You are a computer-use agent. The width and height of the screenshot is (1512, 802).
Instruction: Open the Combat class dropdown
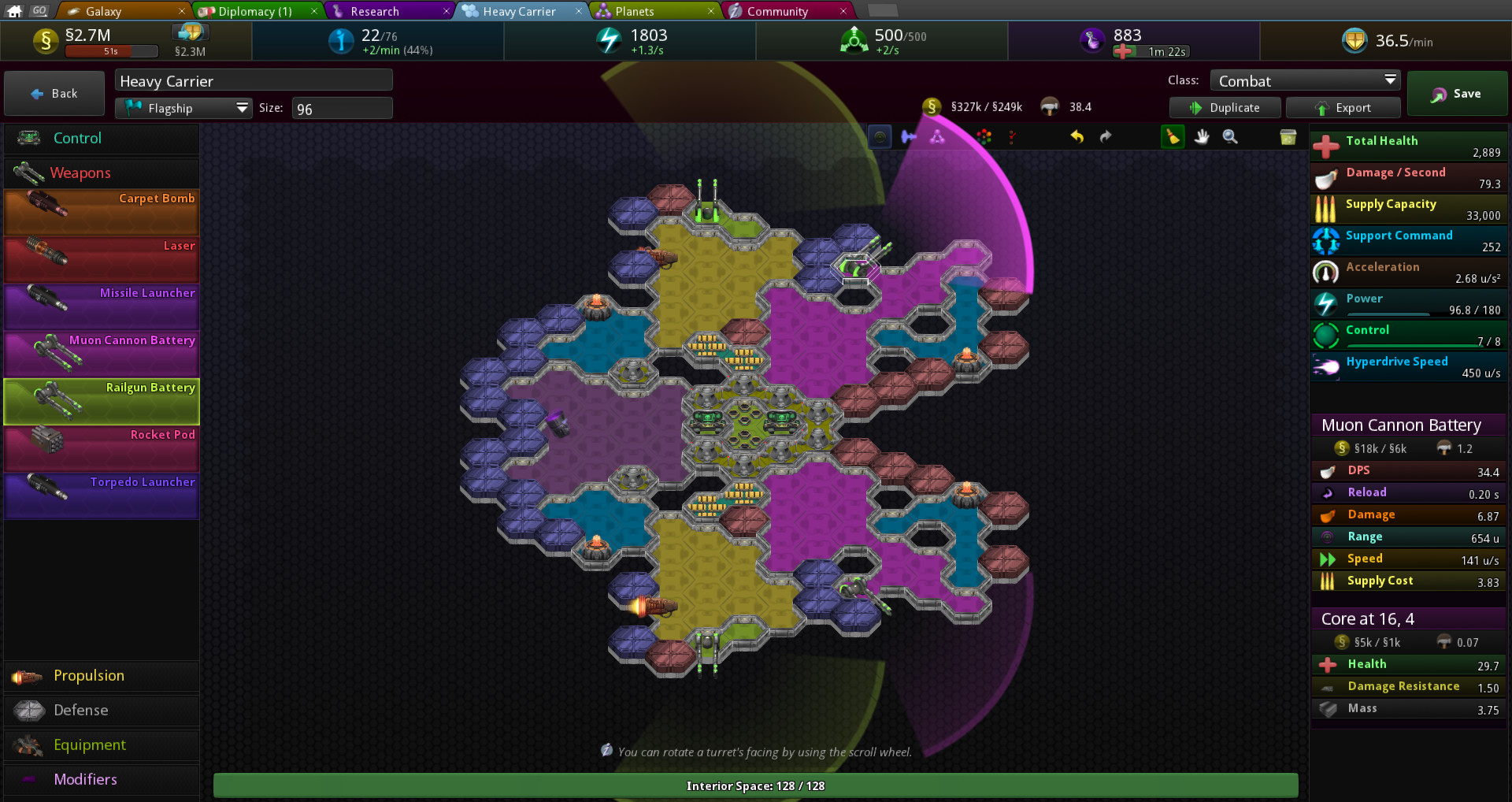coord(1305,80)
